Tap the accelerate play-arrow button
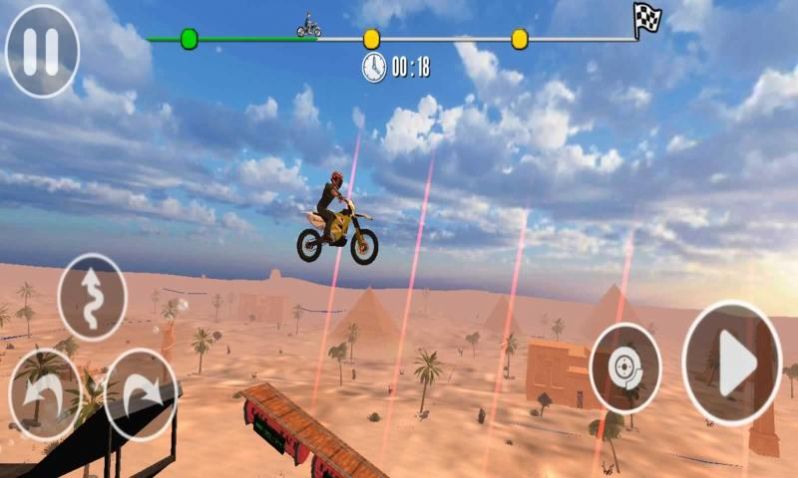 point(732,363)
